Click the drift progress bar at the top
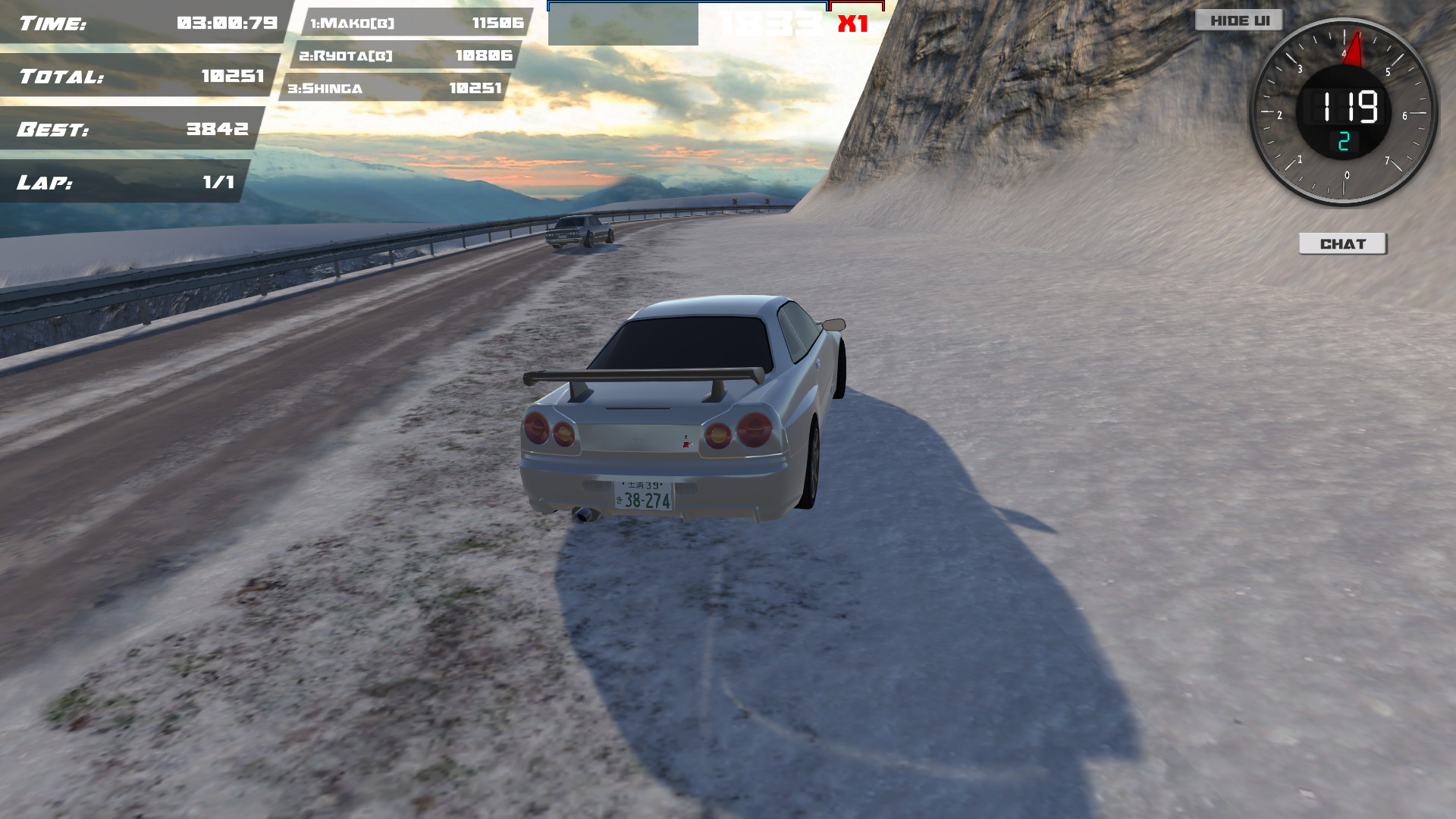The width and height of the screenshot is (1456, 819). point(686,5)
